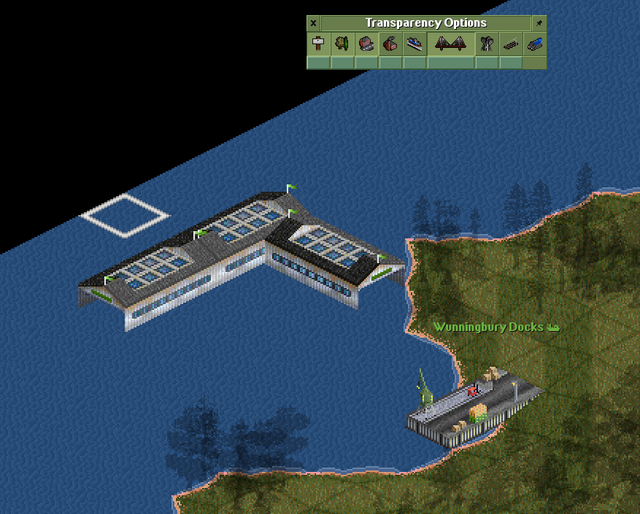The width and height of the screenshot is (640, 514).
Task: Click the Transparency Options title bar
Action: click(x=426, y=23)
